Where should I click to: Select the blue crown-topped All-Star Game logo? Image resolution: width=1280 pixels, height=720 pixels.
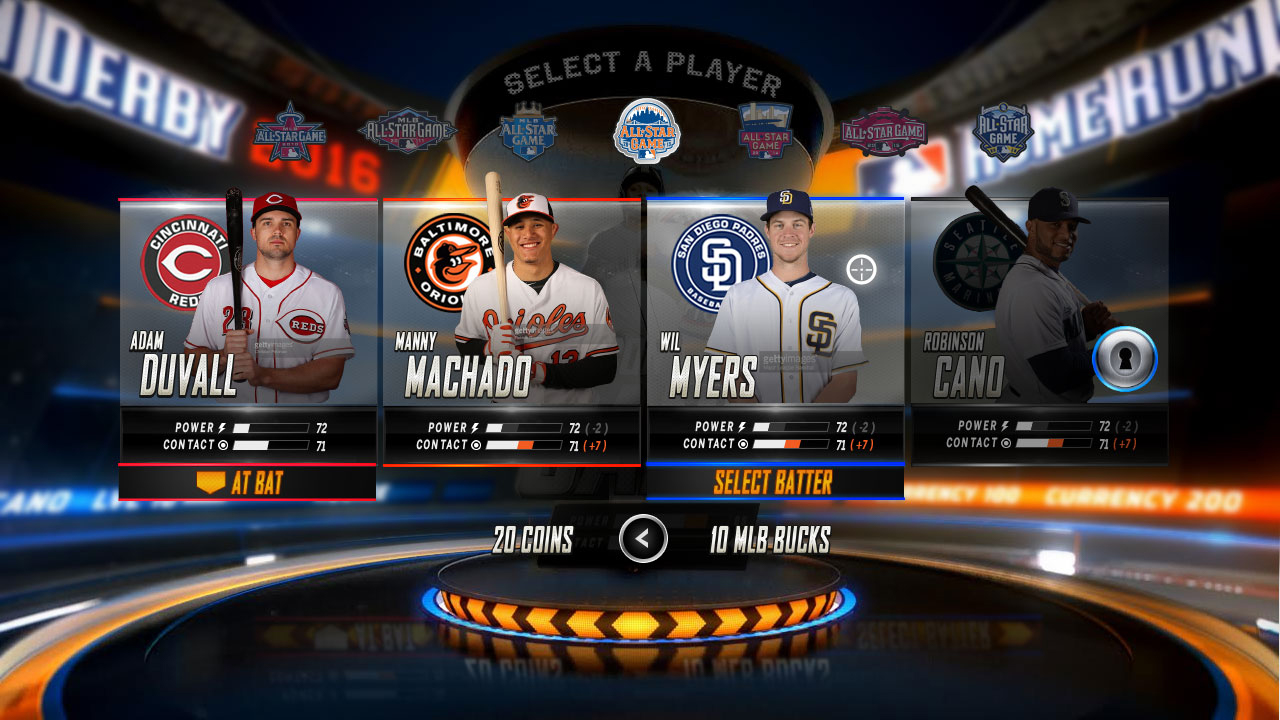(528, 131)
